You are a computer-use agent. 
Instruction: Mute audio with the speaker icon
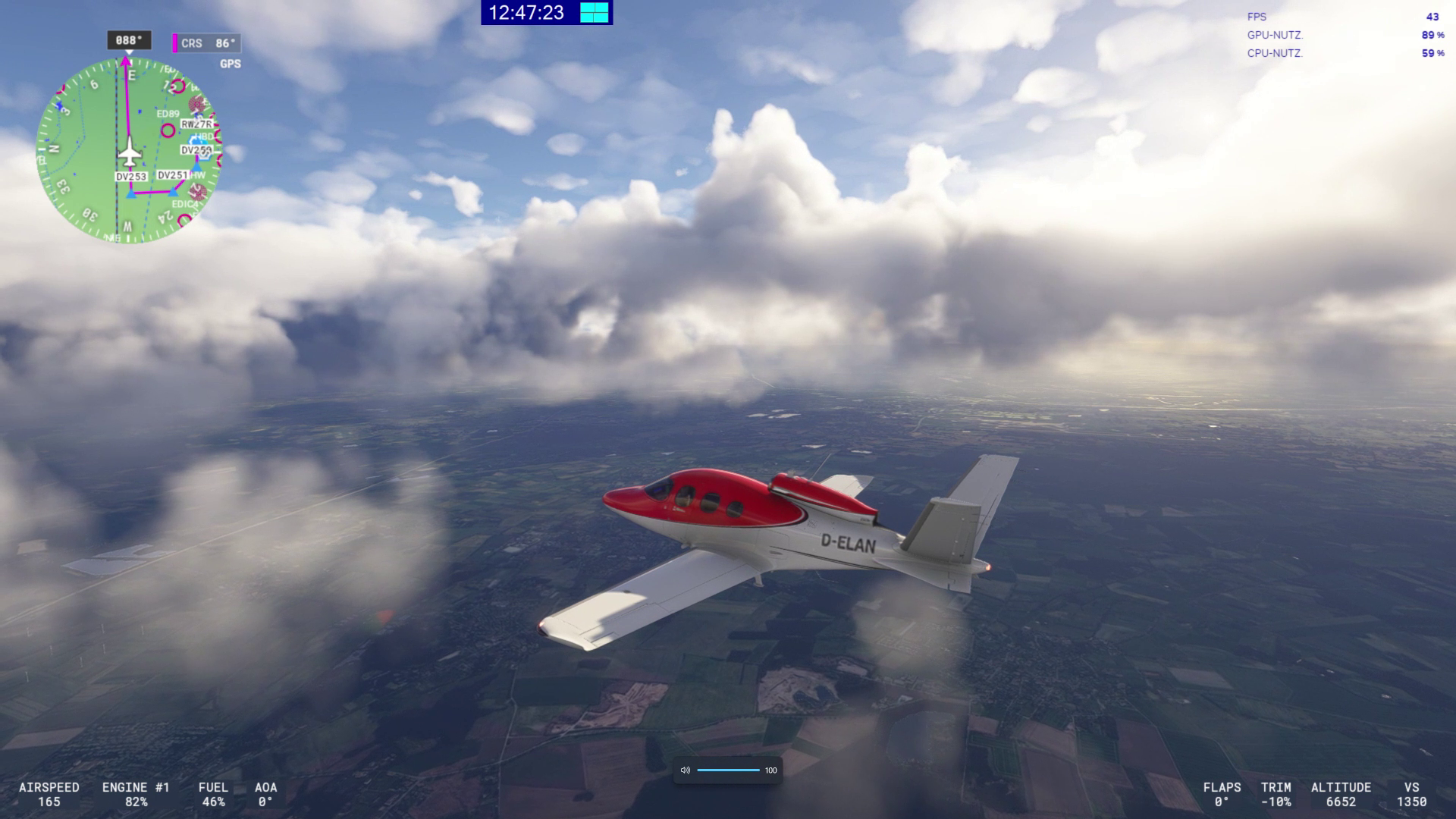[686, 770]
